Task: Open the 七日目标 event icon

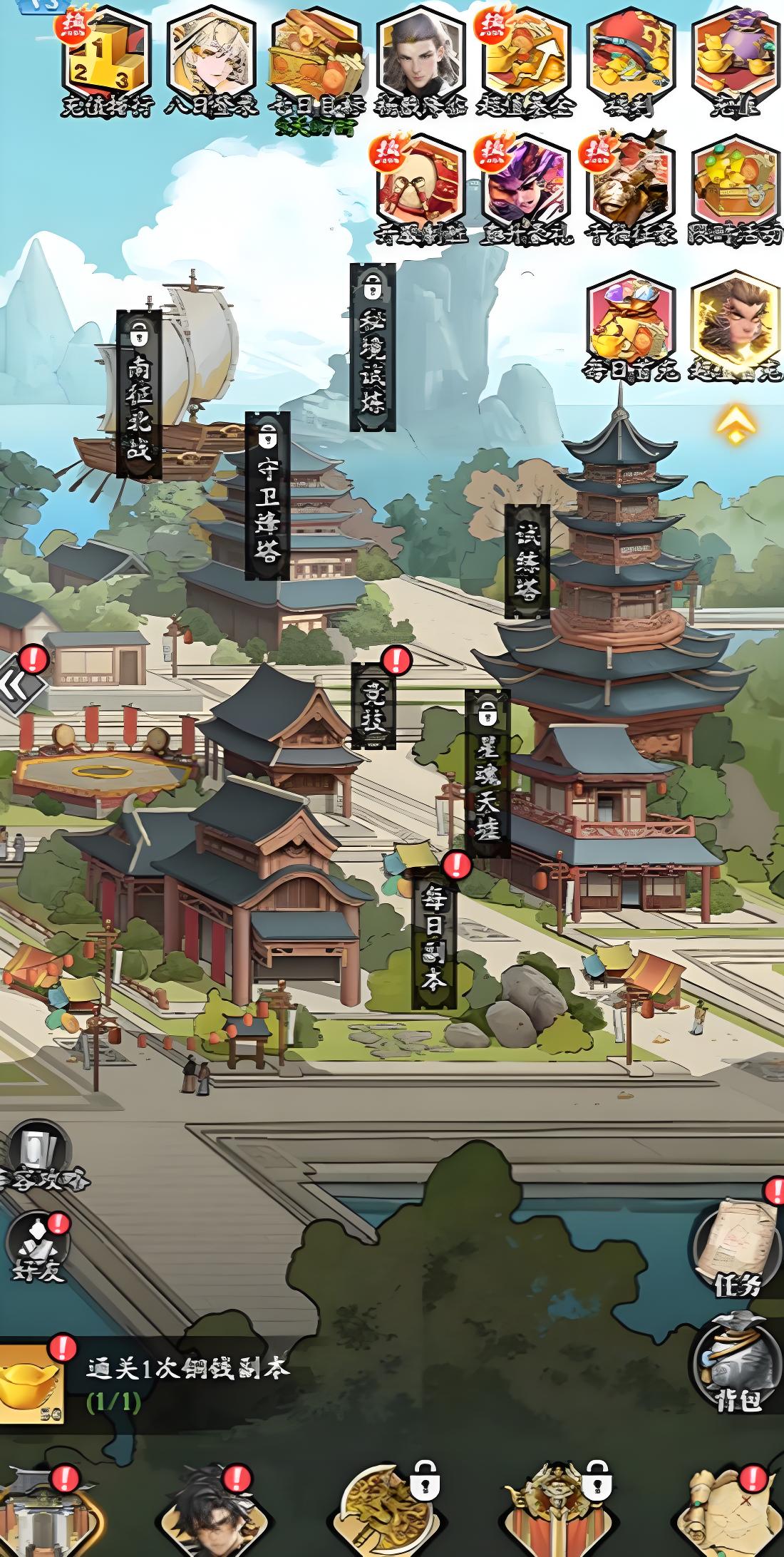Action: [x=314, y=58]
